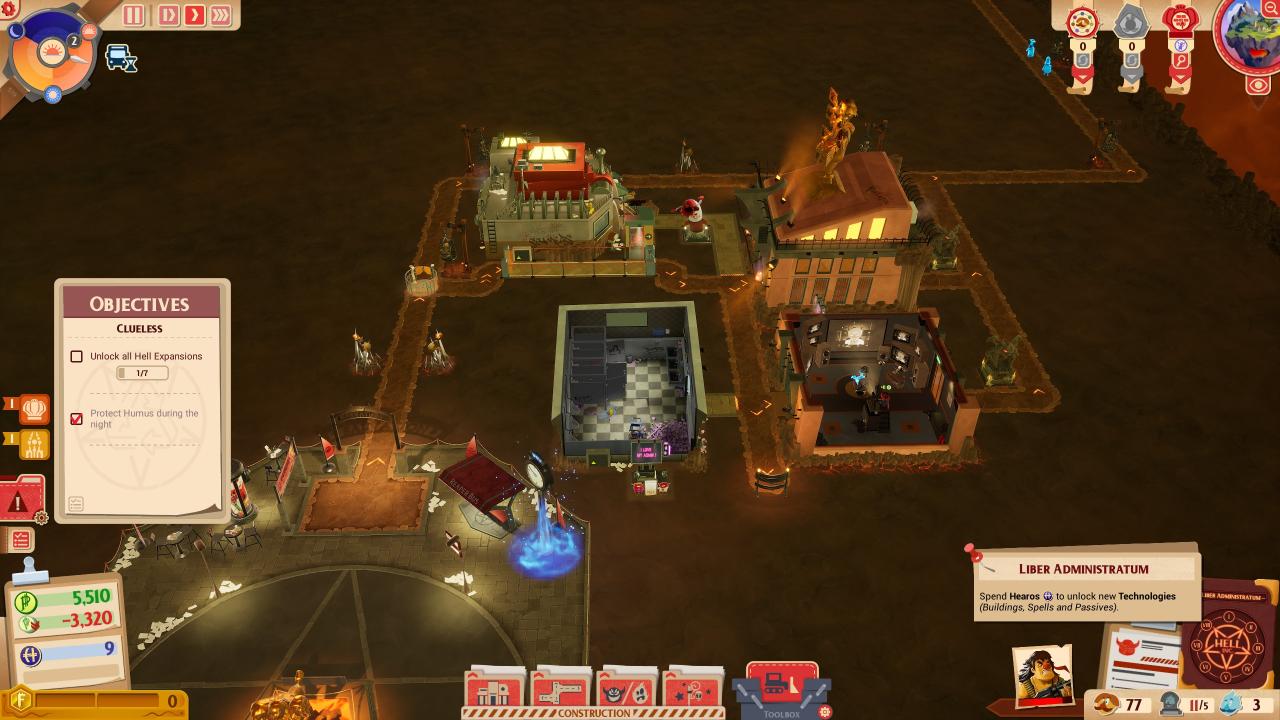Open the orange crown side tab
Image resolution: width=1280 pixels, height=720 pixels.
tap(34, 408)
